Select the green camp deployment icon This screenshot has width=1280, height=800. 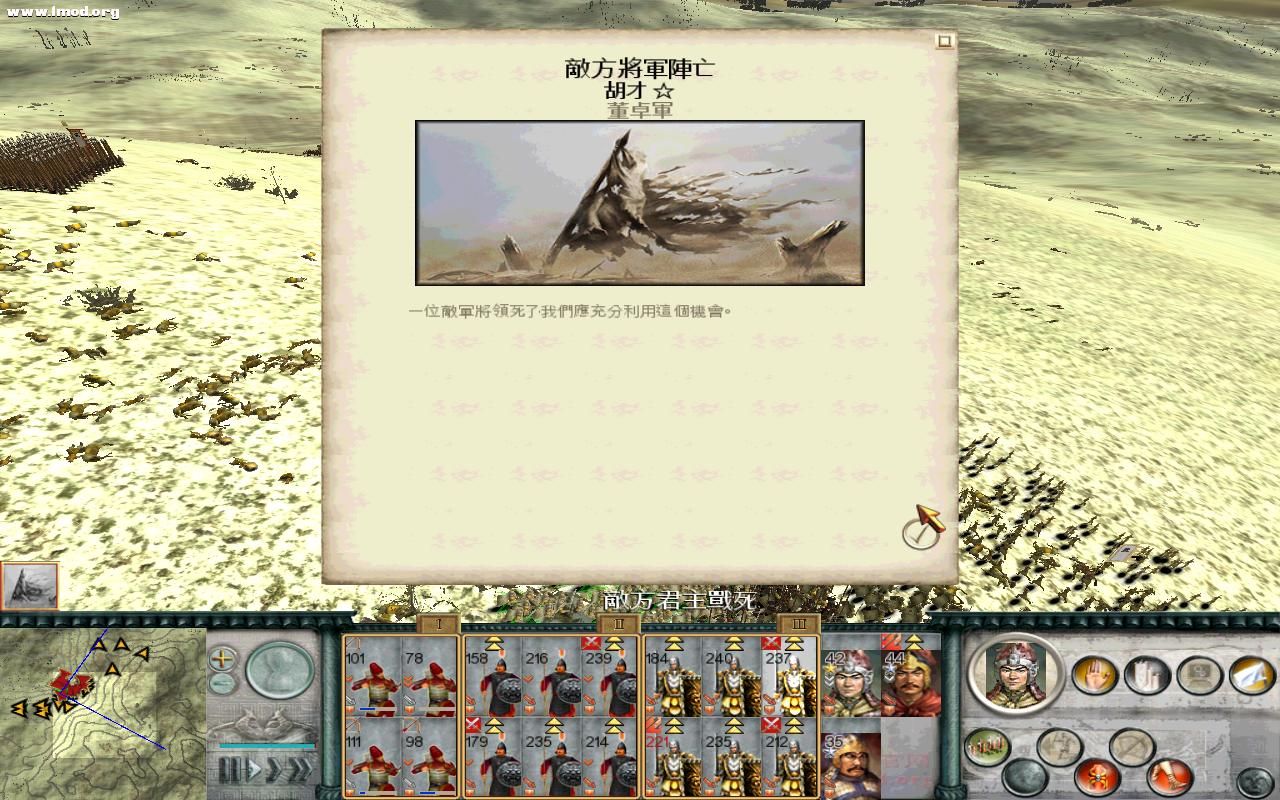point(985,746)
